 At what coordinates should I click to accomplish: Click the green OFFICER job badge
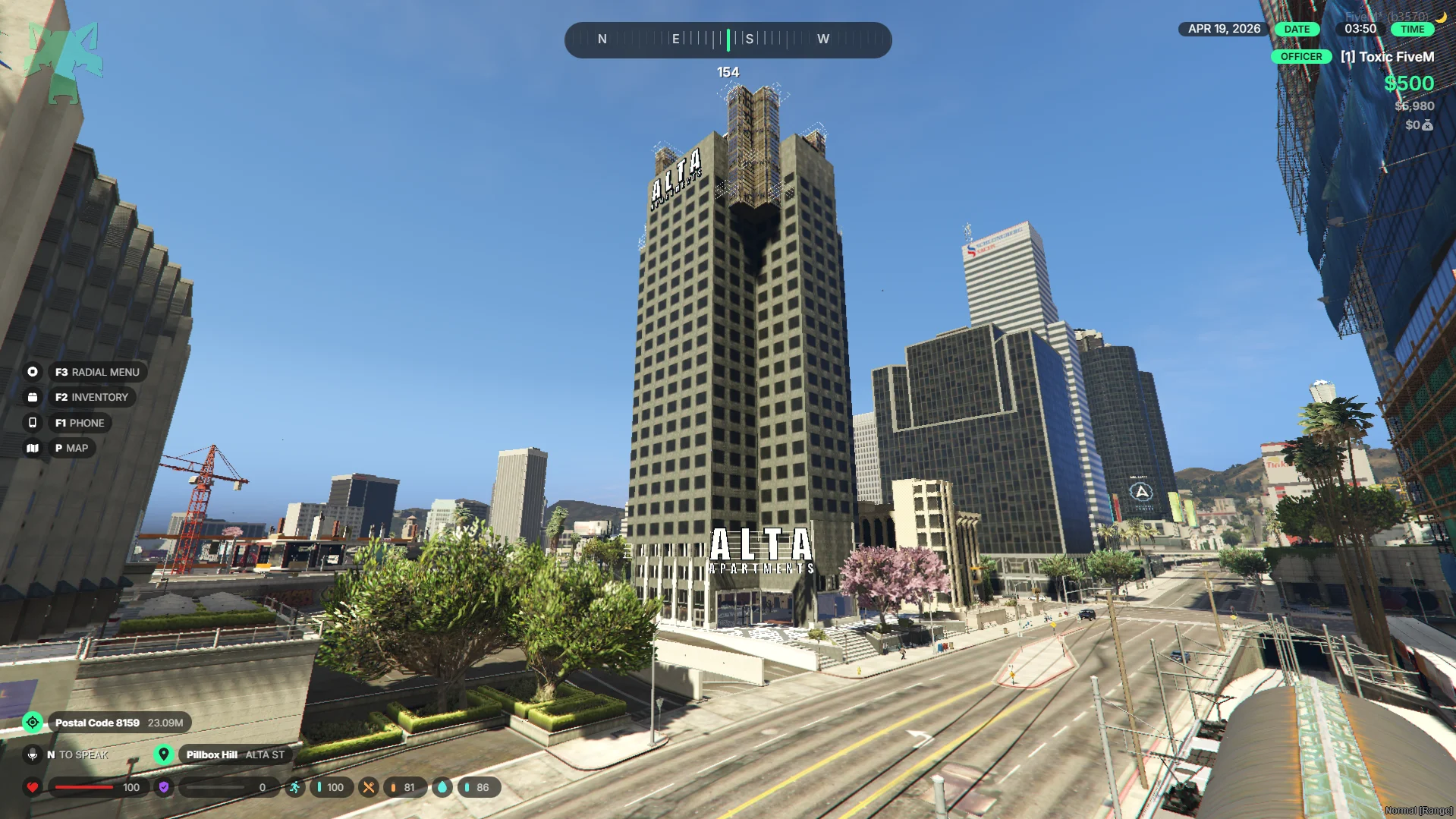click(1301, 57)
